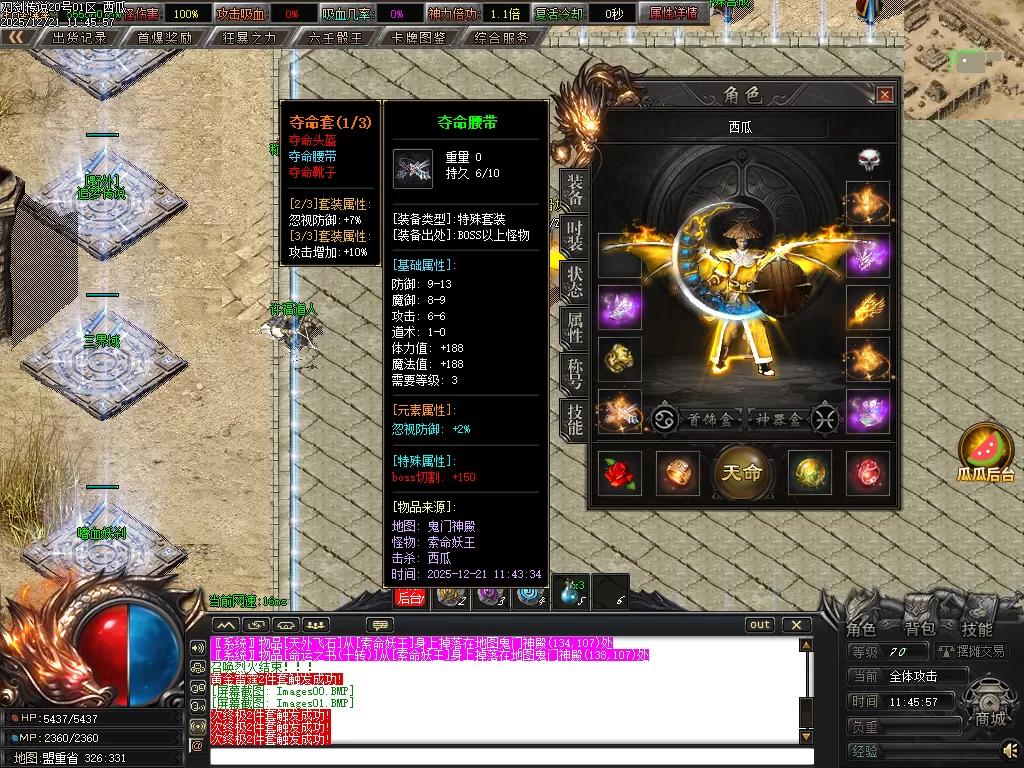Open the 狂暴之力 menu

[x=249, y=38]
